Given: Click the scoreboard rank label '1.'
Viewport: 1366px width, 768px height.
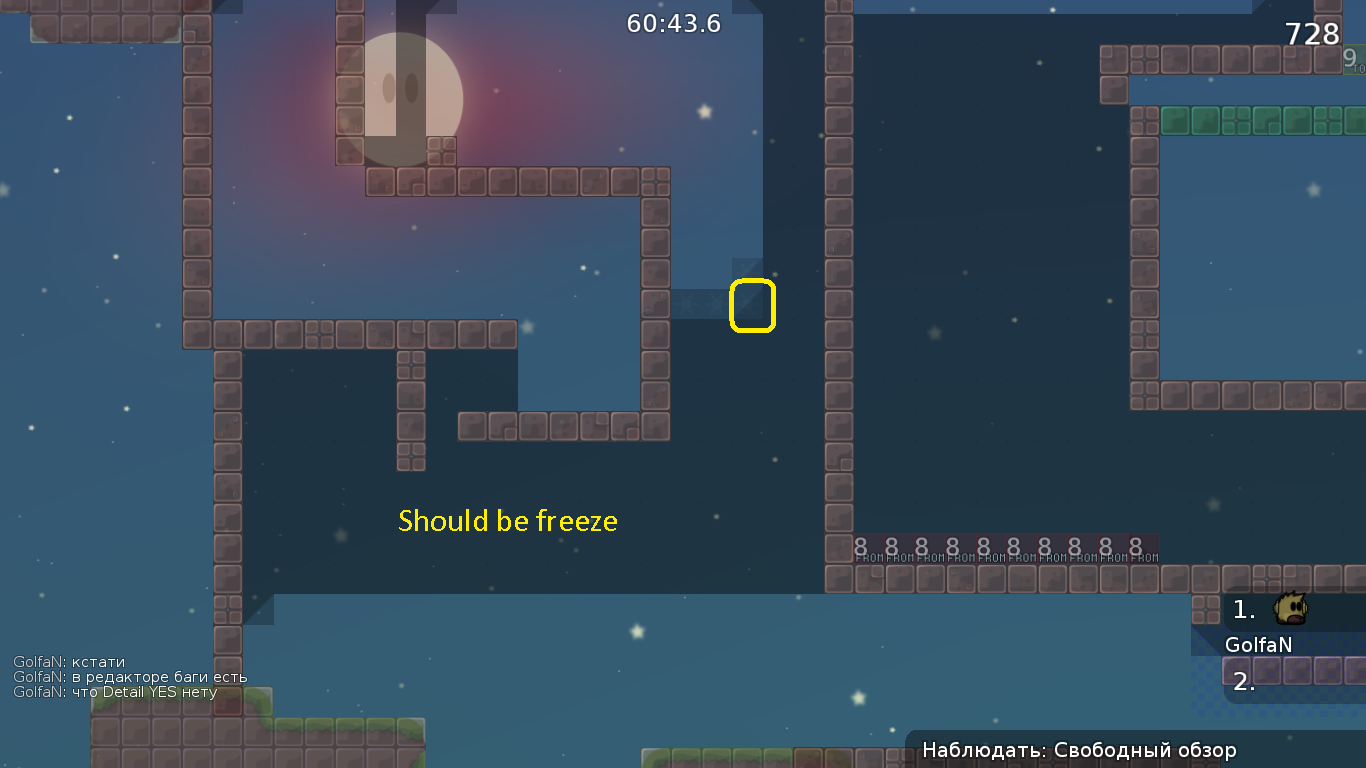Looking at the screenshot, I should pos(1243,607).
